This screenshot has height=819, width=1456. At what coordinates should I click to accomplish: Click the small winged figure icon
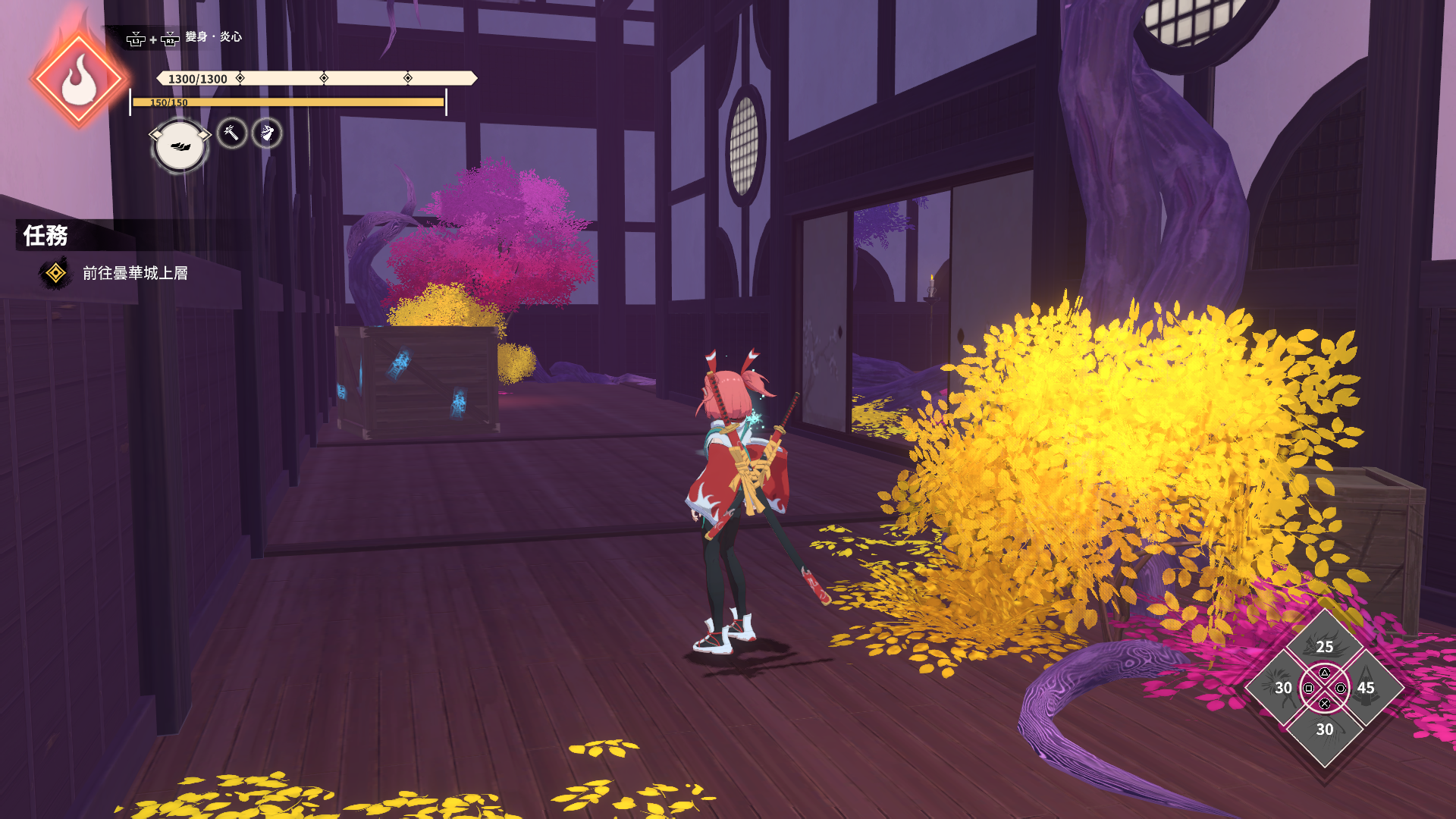click(x=267, y=133)
